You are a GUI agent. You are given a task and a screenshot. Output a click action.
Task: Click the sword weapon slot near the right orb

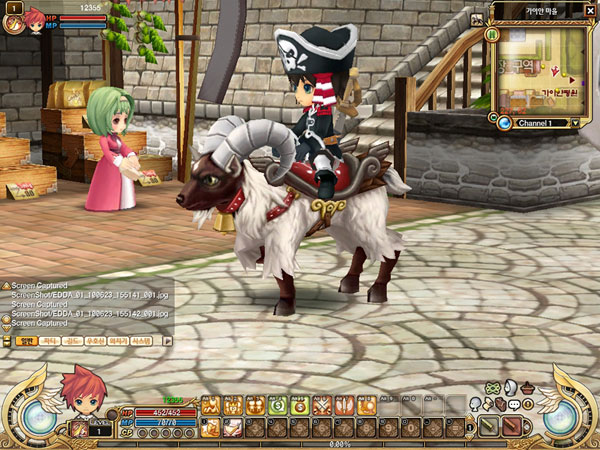pyautogui.click(x=488, y=427)
